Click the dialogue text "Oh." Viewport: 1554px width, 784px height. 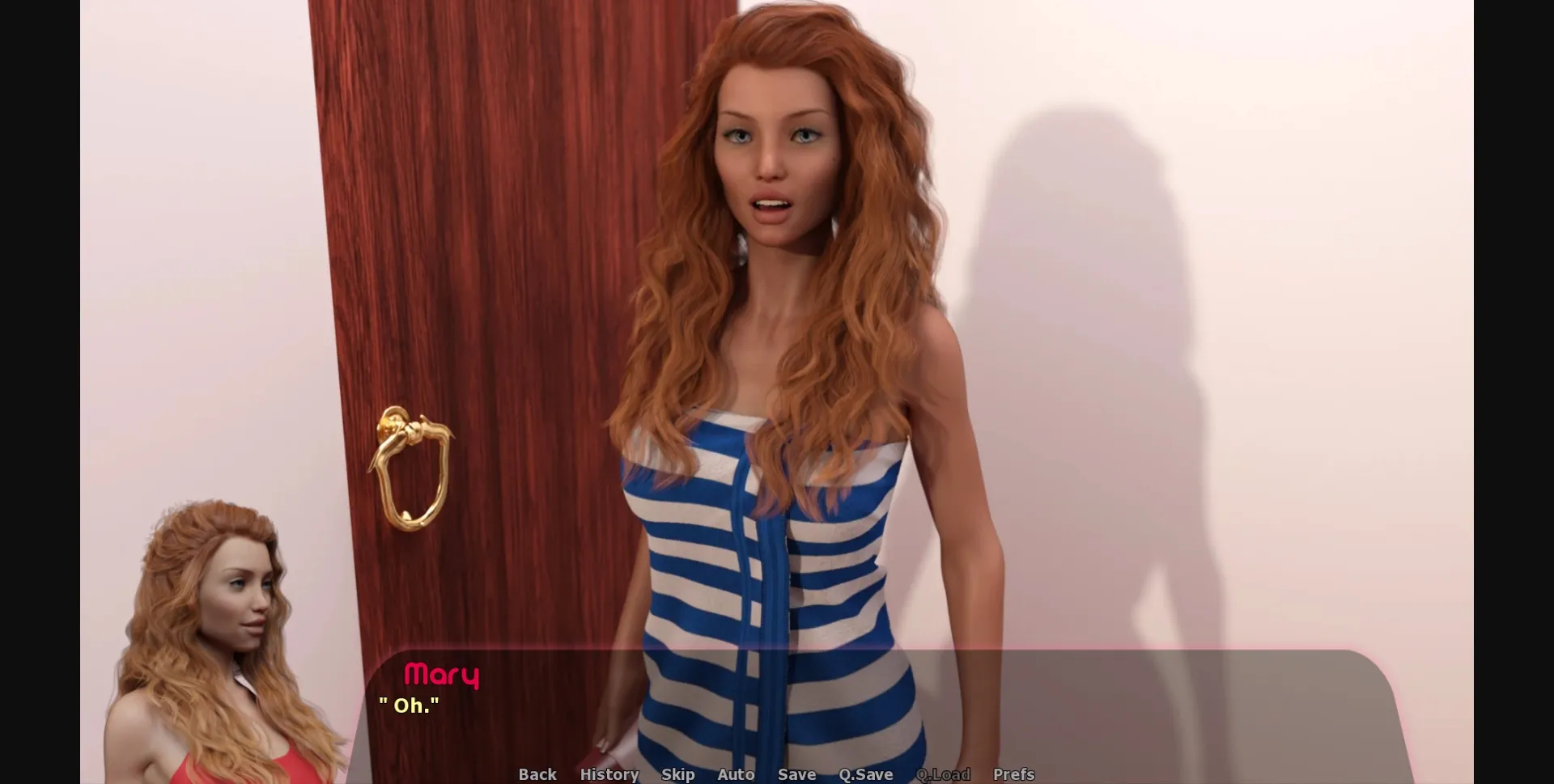coord(411,705)
